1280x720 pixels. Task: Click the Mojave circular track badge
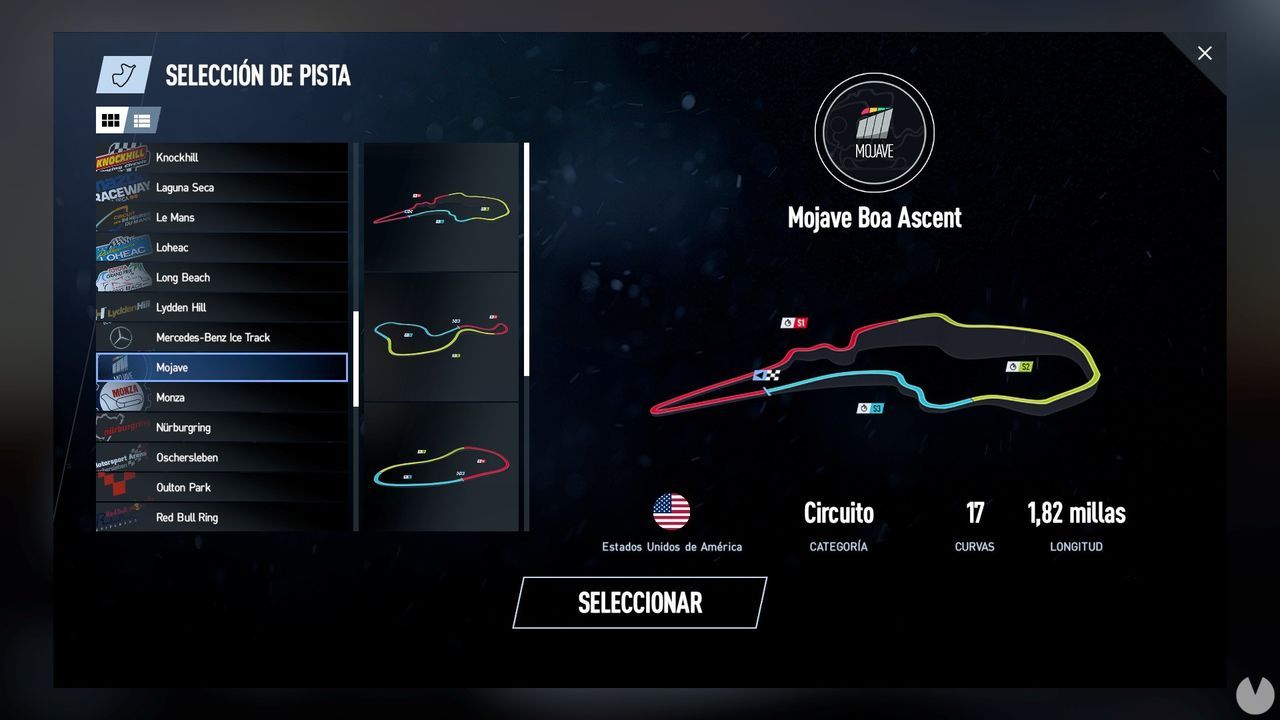(874, 131)
